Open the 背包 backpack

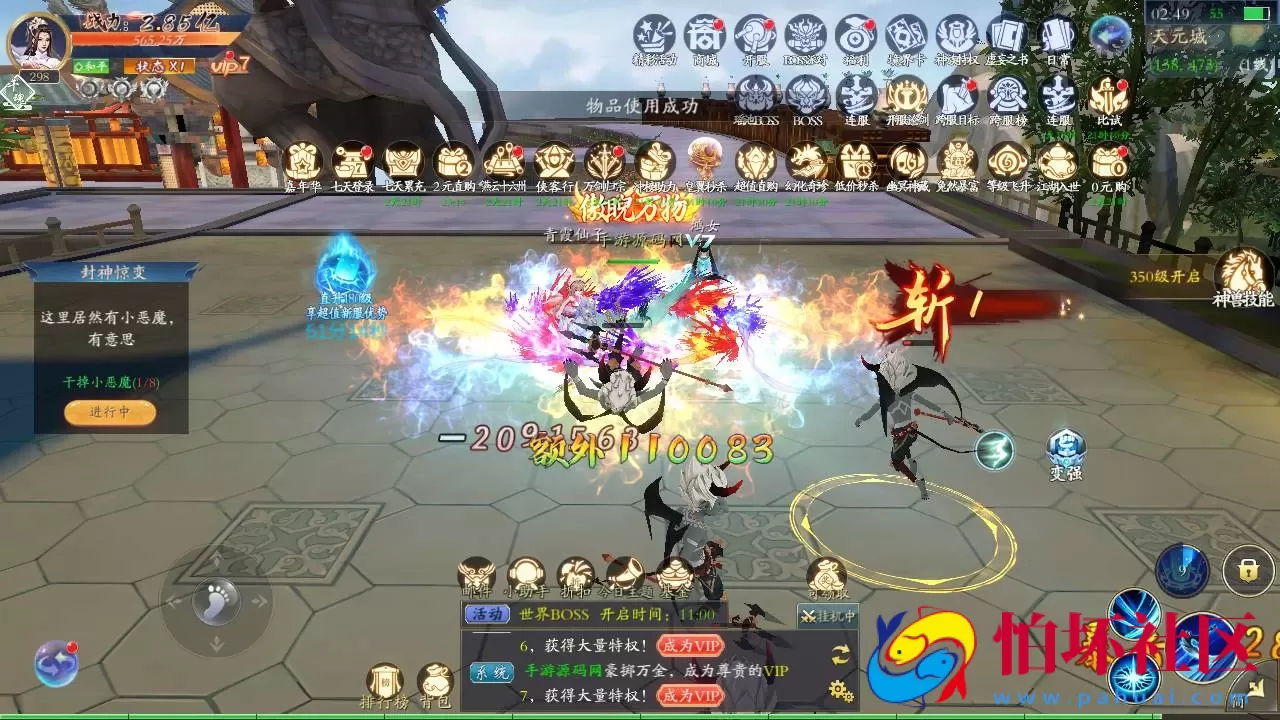pyautogui.click(x=435, y=685)
